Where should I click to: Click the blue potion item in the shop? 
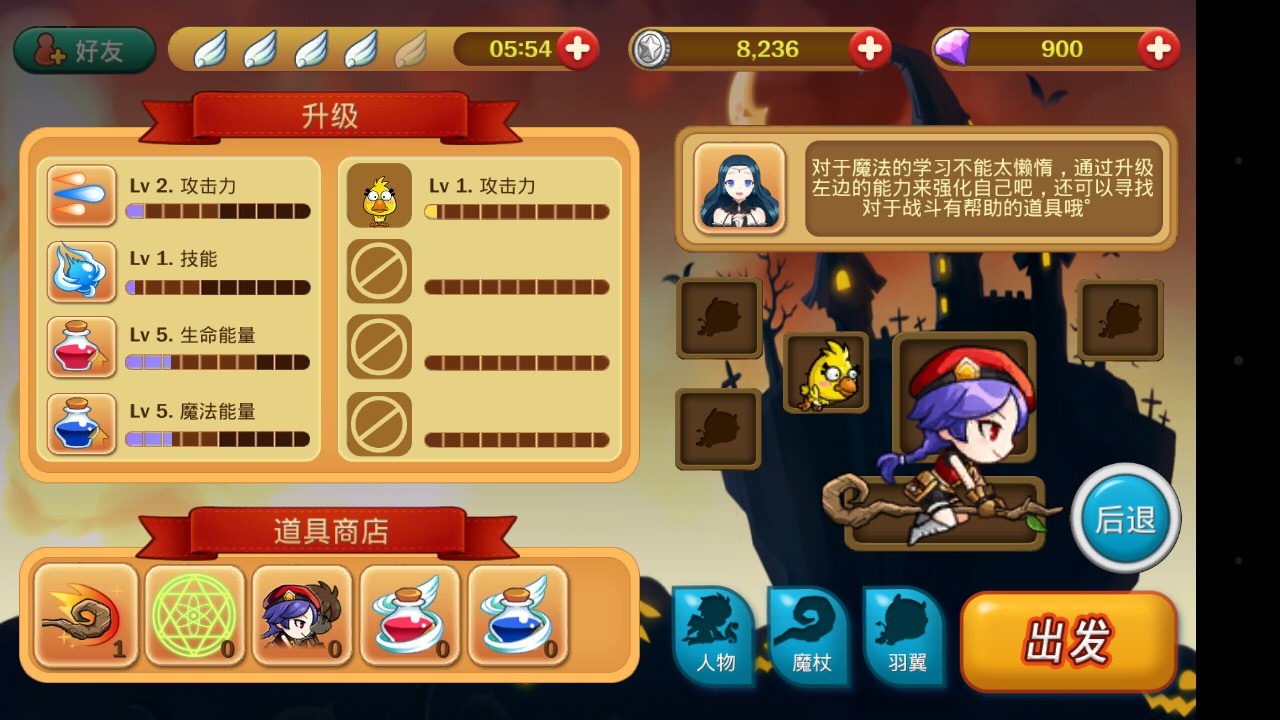(518, 614)
